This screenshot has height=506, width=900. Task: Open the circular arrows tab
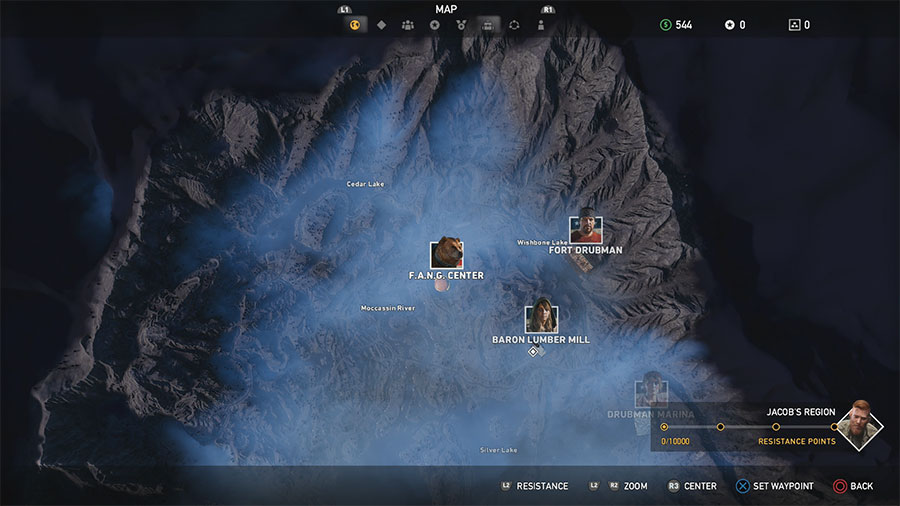514,25
